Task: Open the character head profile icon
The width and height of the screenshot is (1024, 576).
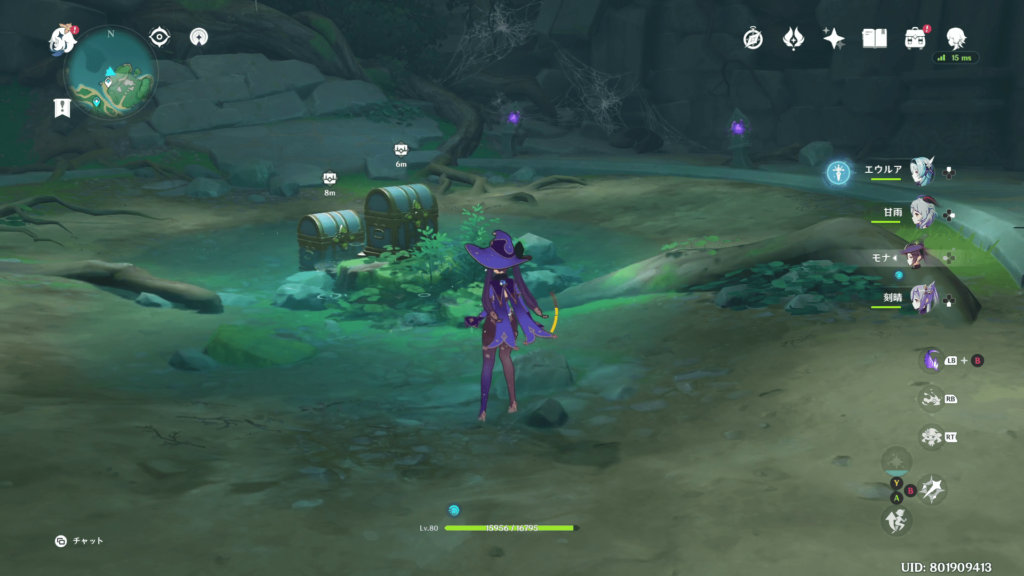Action: [956, 39]
